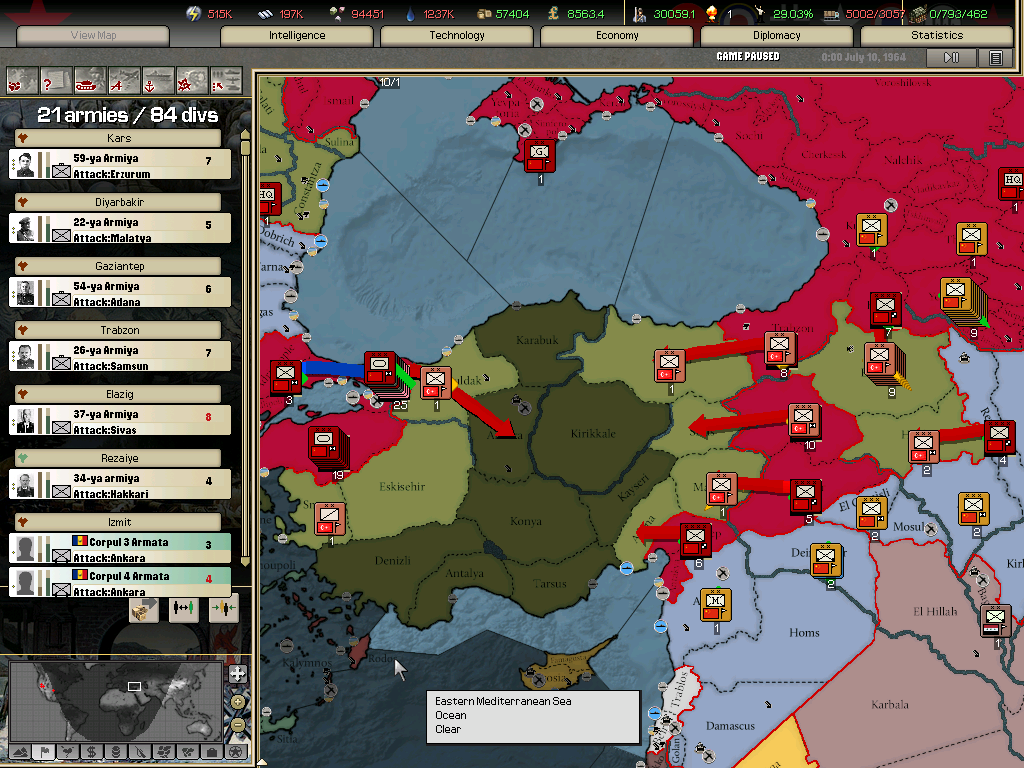Show the Statistics tab

[937, 36]
